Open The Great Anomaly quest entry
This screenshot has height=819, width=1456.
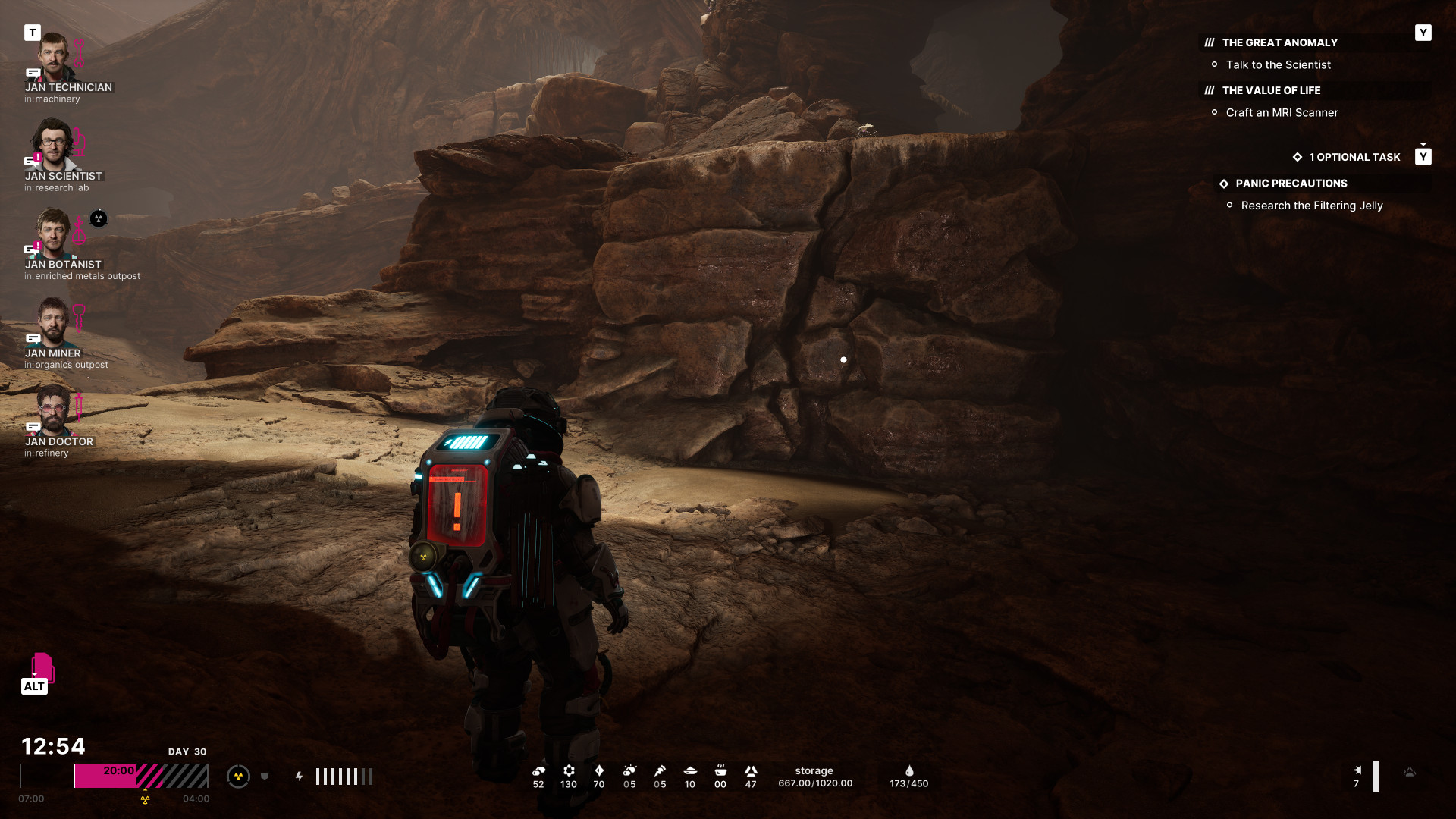1279,42
